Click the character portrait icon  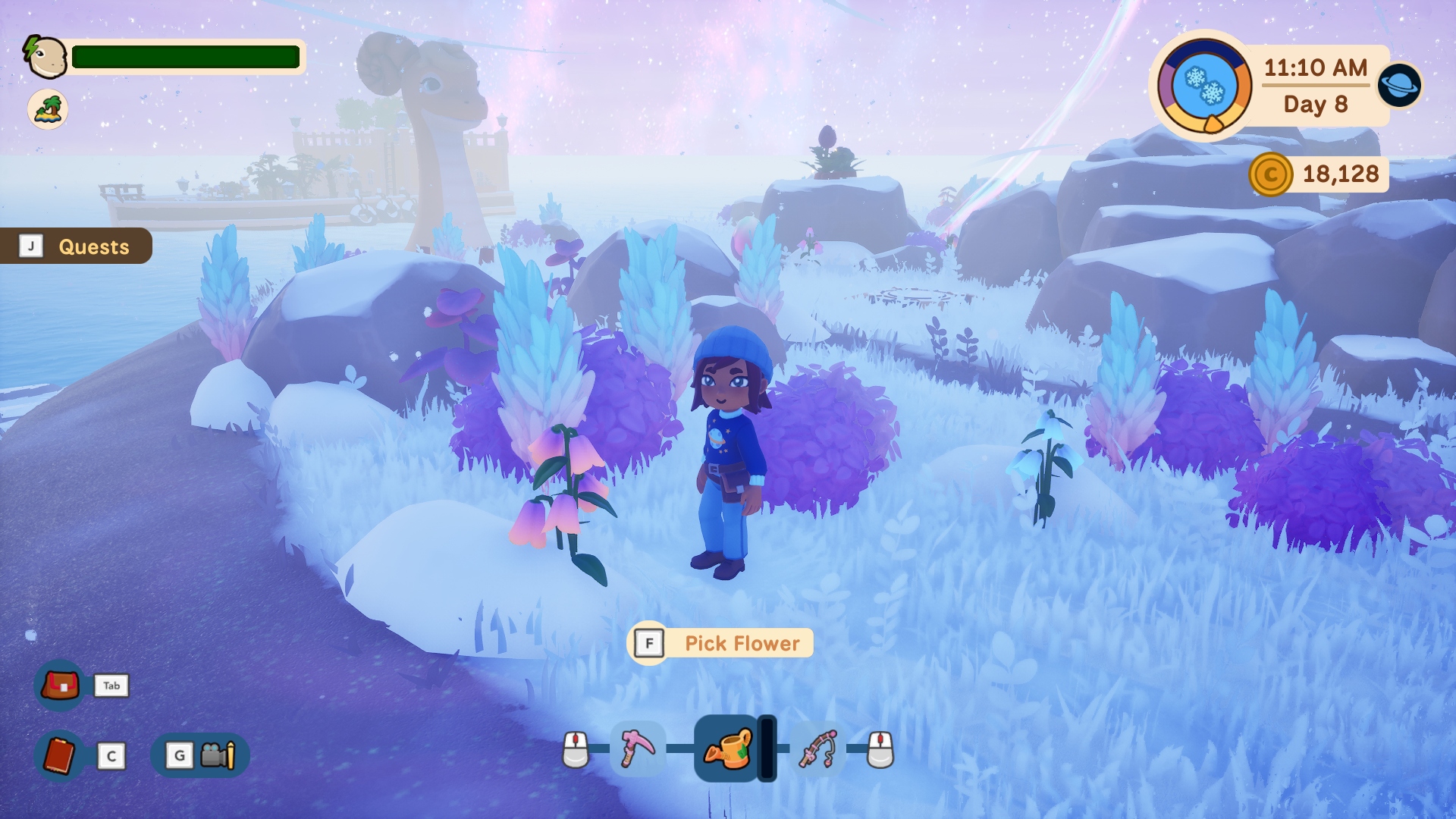tap(45, 57)
